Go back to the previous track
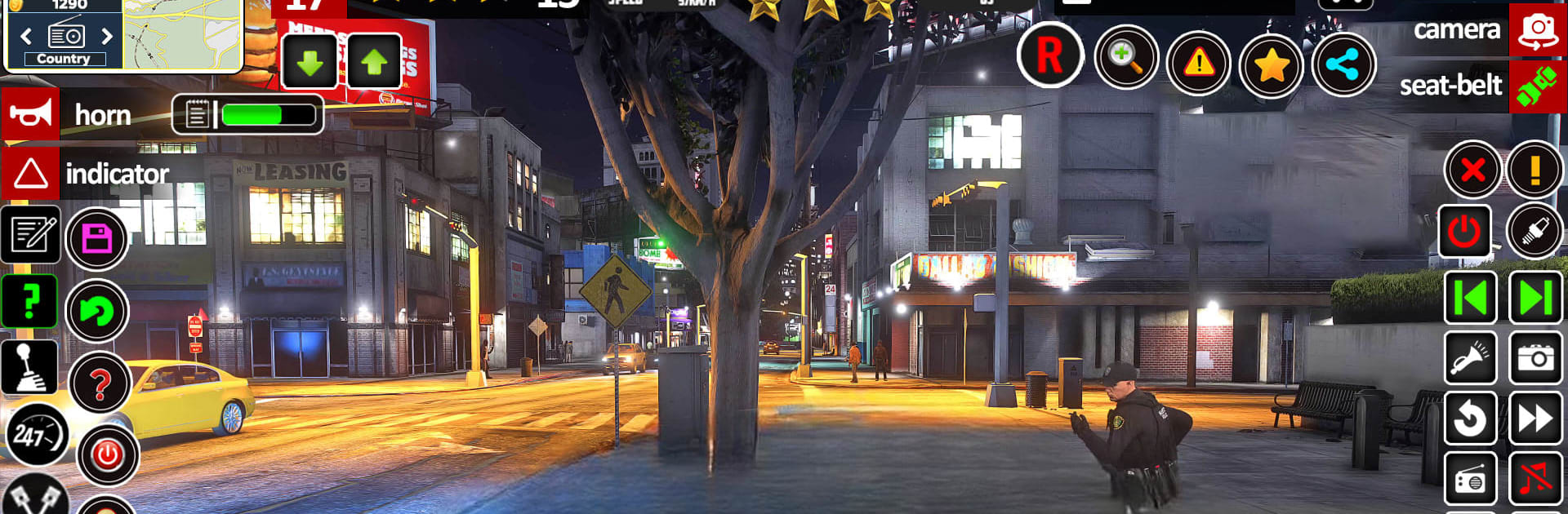 click(x=1470, y=298)
